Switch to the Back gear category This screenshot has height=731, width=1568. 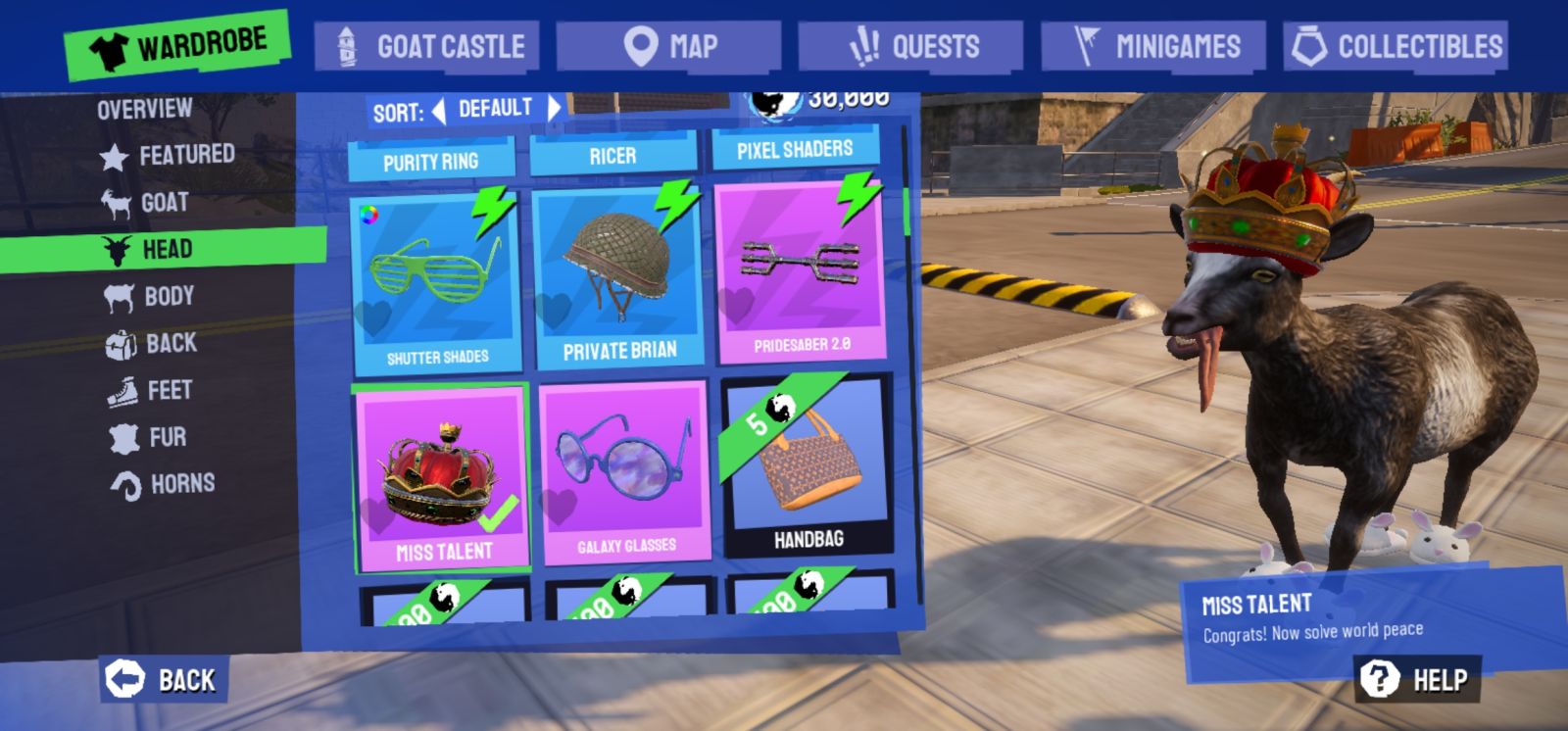pyautogui.click(x=151, y=343)
